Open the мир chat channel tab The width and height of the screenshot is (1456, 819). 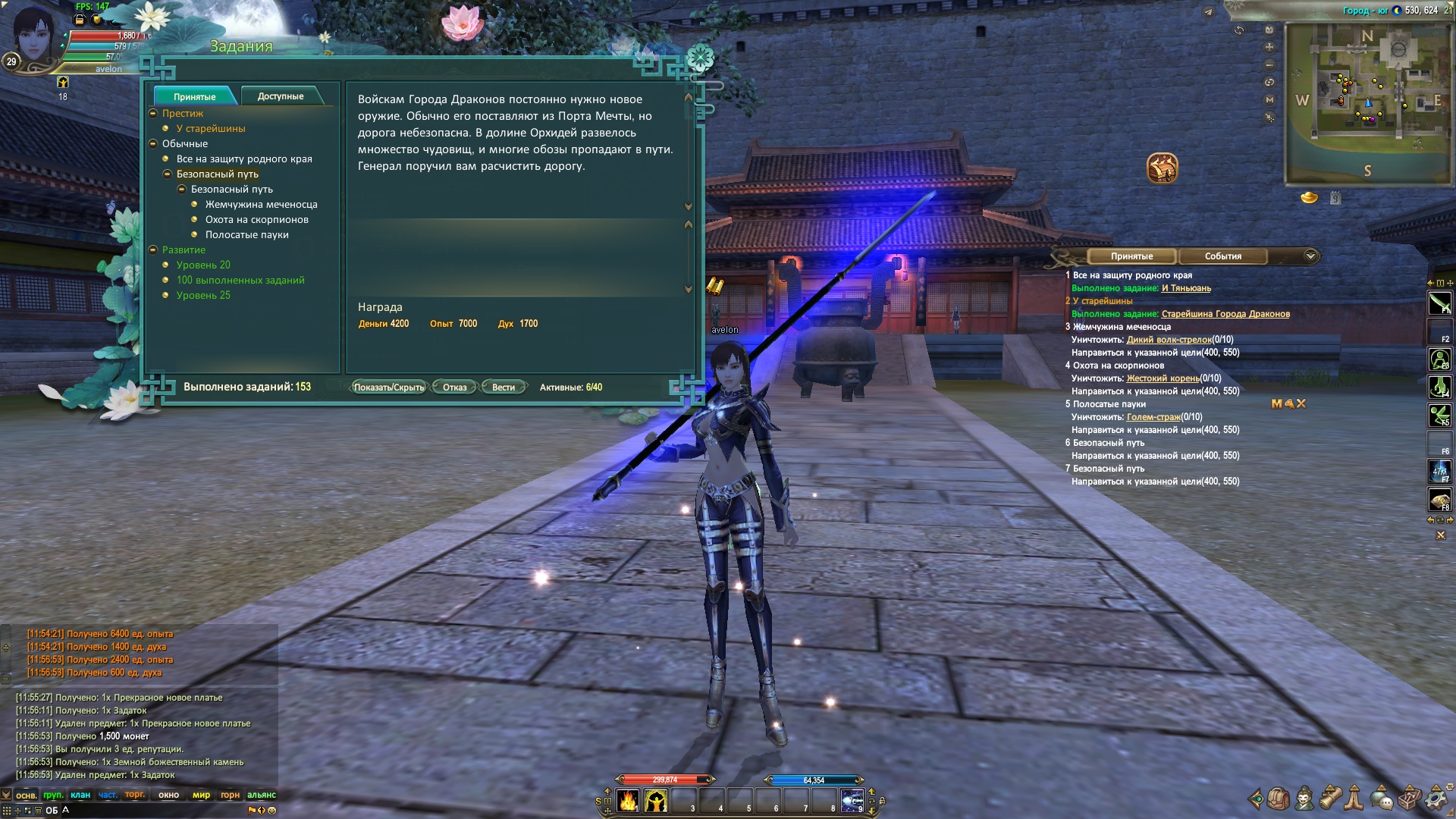pos(201,795)
